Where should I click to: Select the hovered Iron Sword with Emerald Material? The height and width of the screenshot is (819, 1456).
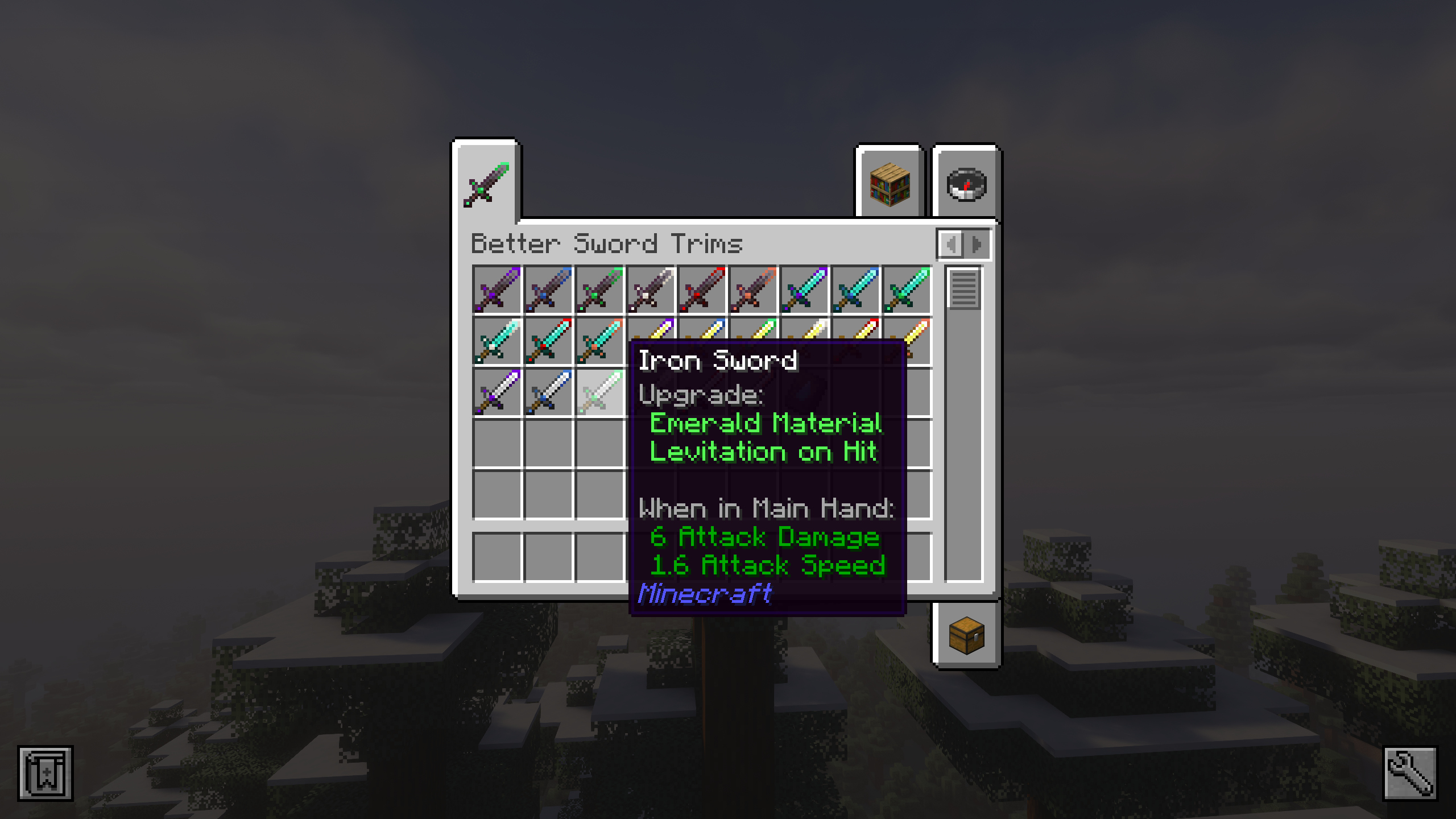coord(599,392)
